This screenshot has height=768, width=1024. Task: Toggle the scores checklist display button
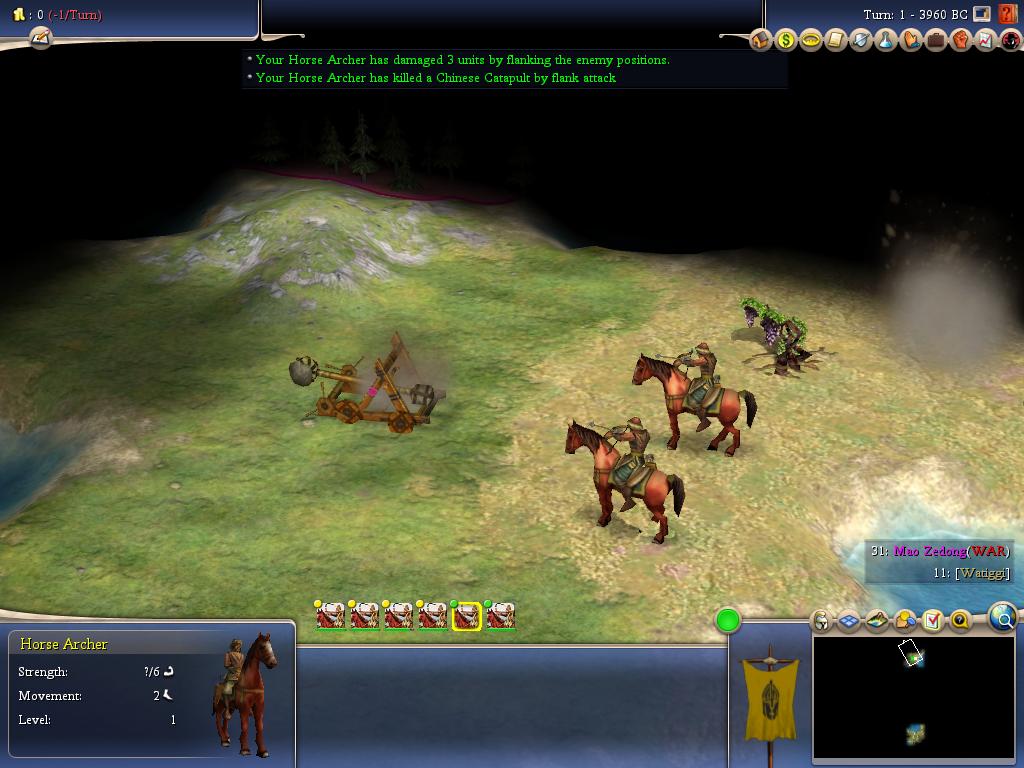click(932, 621)
